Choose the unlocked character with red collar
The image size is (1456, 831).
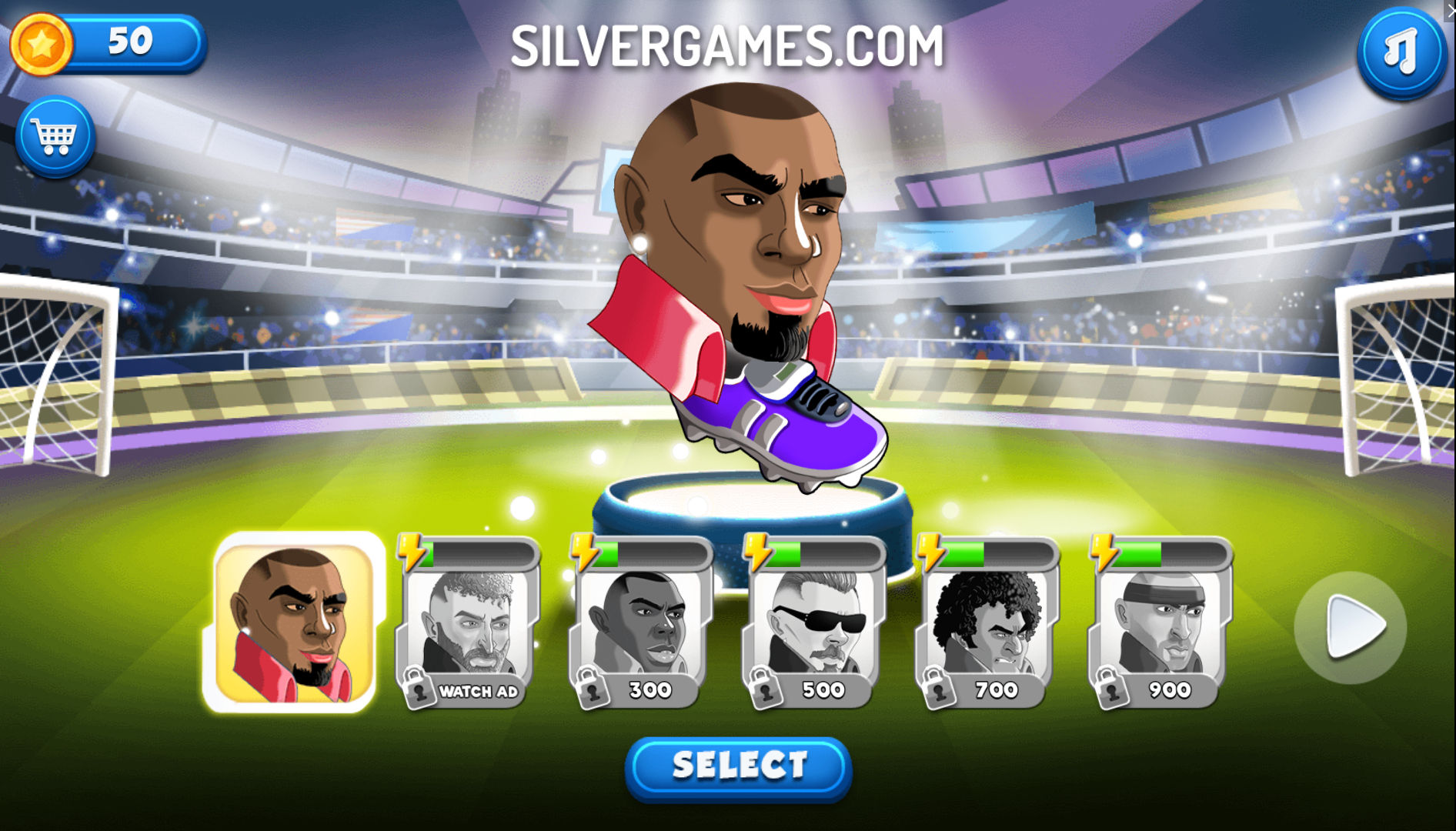pos(293,622)
